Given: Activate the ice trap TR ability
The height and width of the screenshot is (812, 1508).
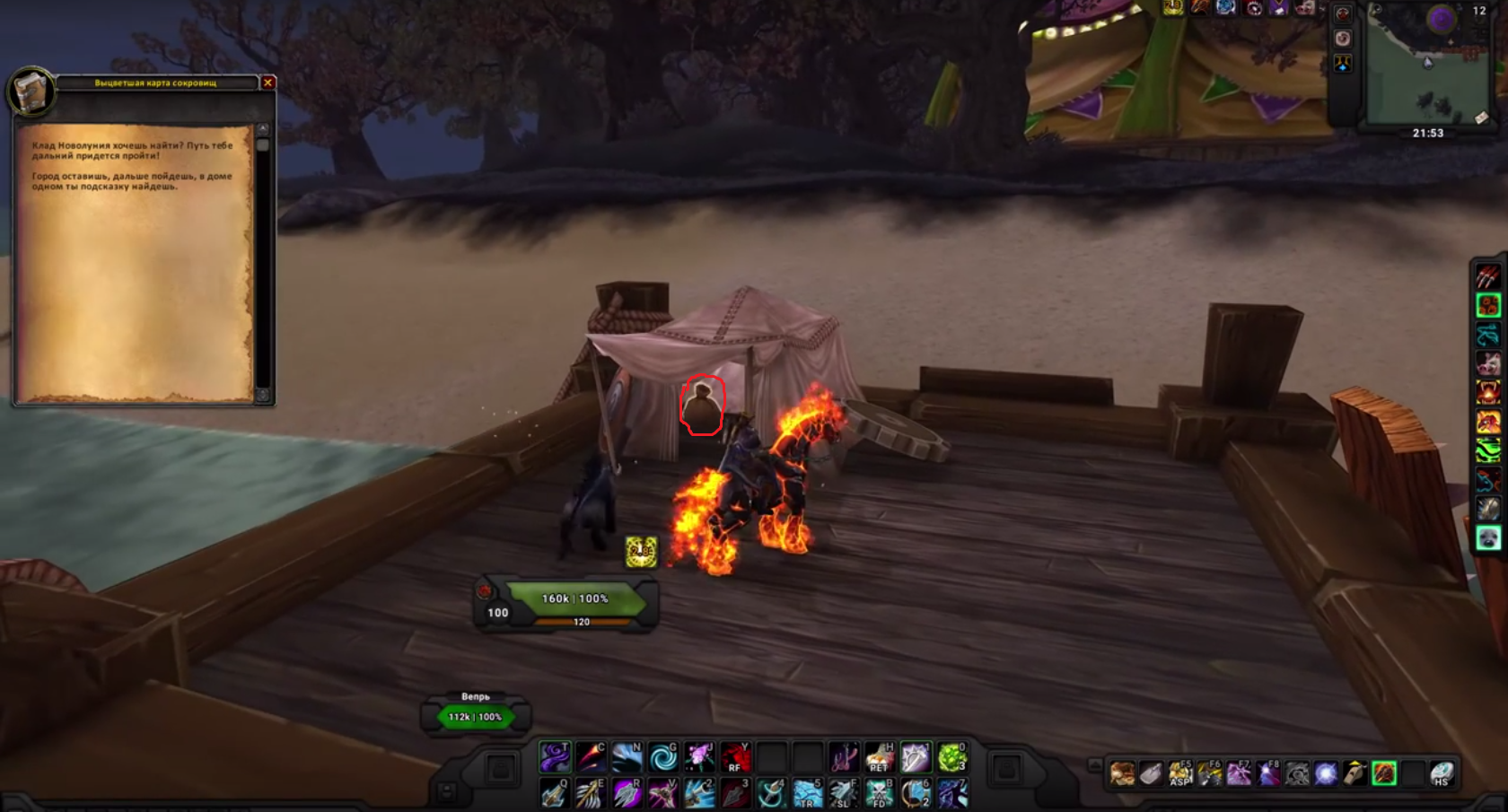Looking at the screenshot, I should tap(808, 793).
